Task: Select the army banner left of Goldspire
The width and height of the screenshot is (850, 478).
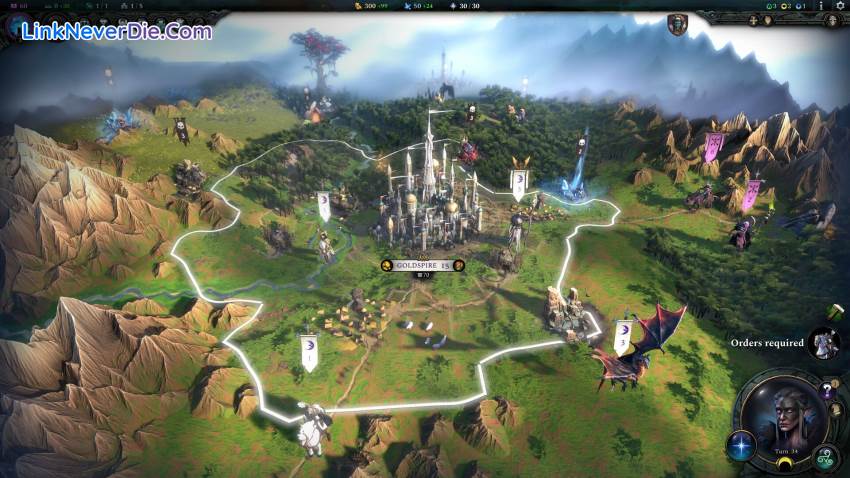Action: (324, 205)
